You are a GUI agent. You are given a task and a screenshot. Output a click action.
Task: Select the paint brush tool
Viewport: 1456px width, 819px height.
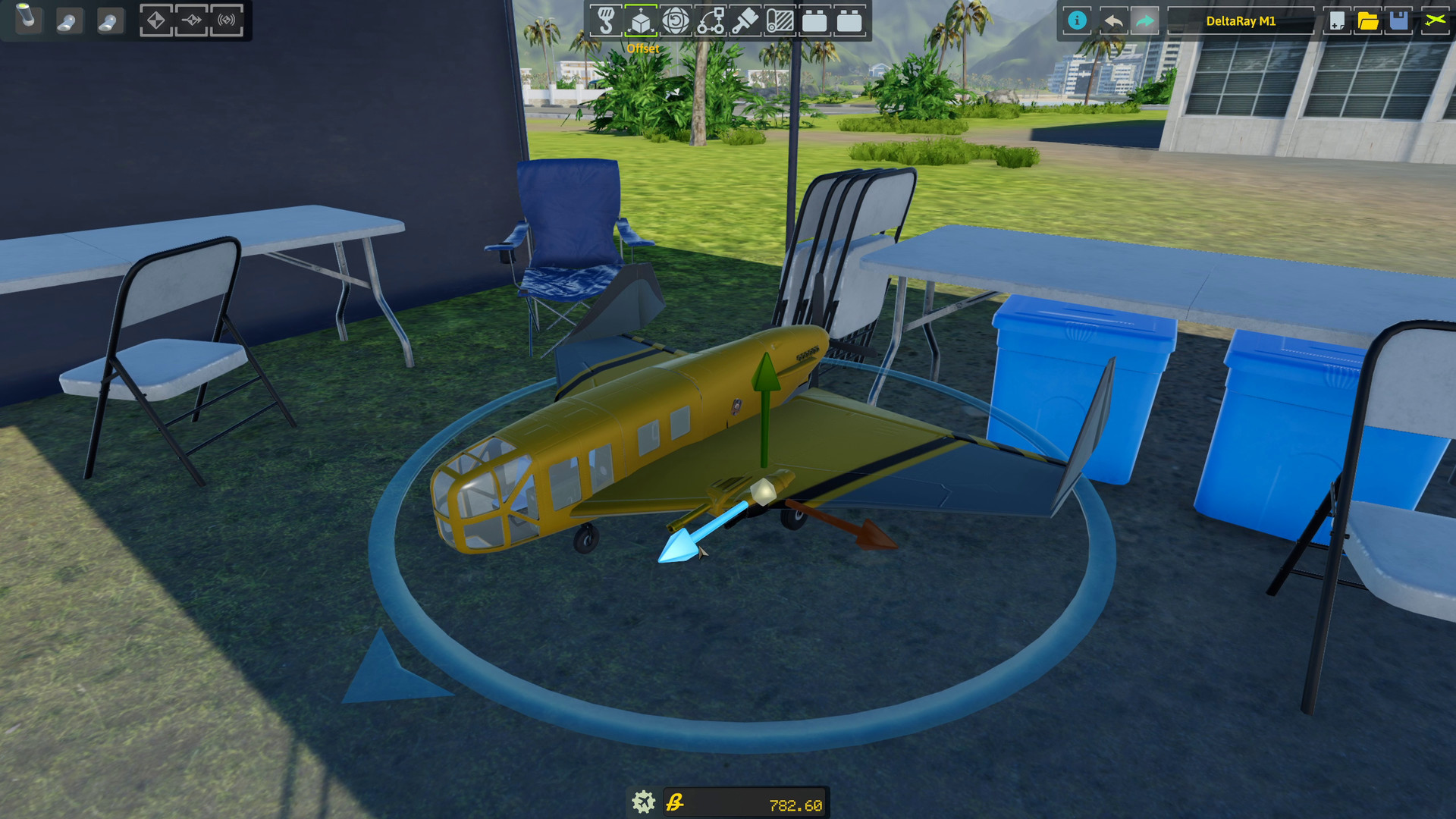pos(746,21)
